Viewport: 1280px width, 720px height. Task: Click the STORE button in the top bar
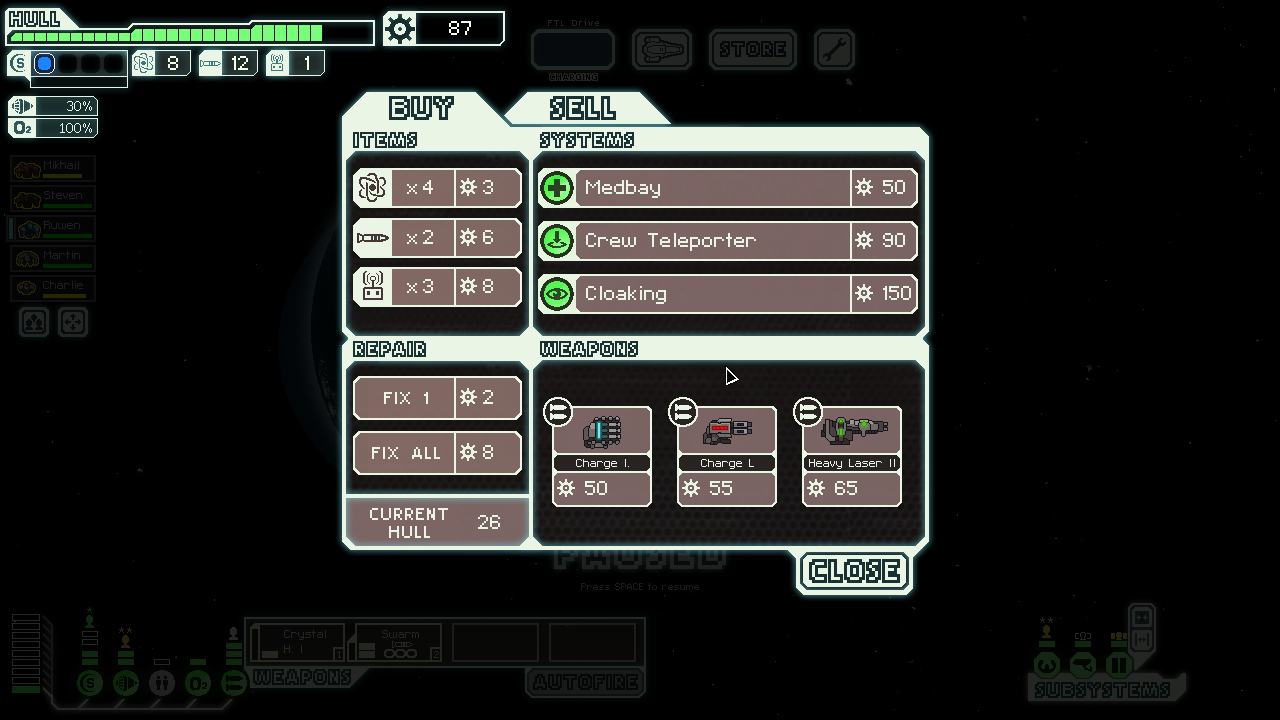coord(752,50)
